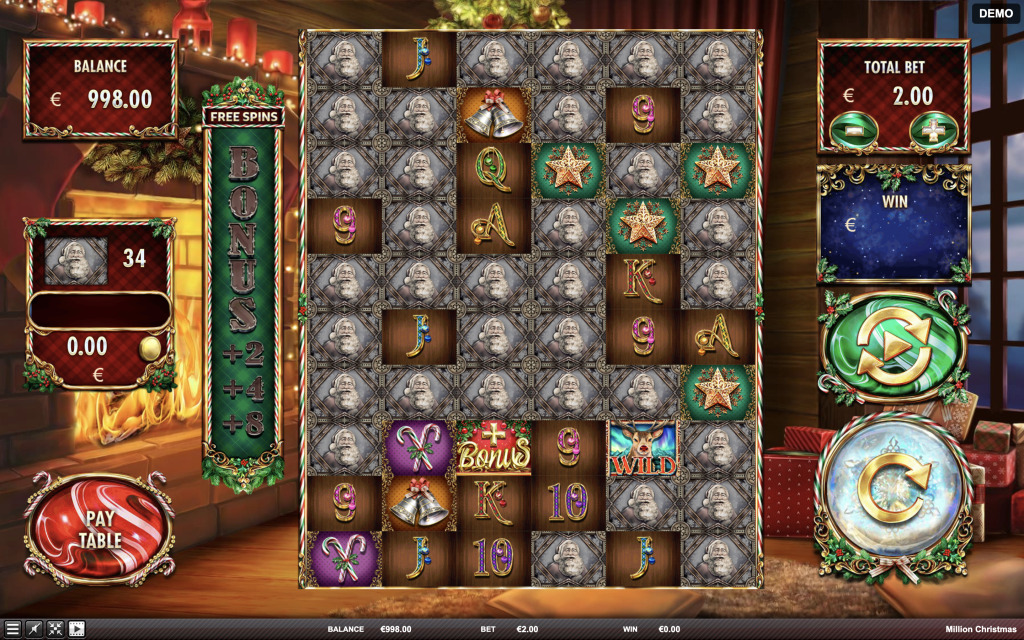This screenshot has height=640, width=1024.
Task: Click the gold coin button beside 0.00
Action: point(149,347)
